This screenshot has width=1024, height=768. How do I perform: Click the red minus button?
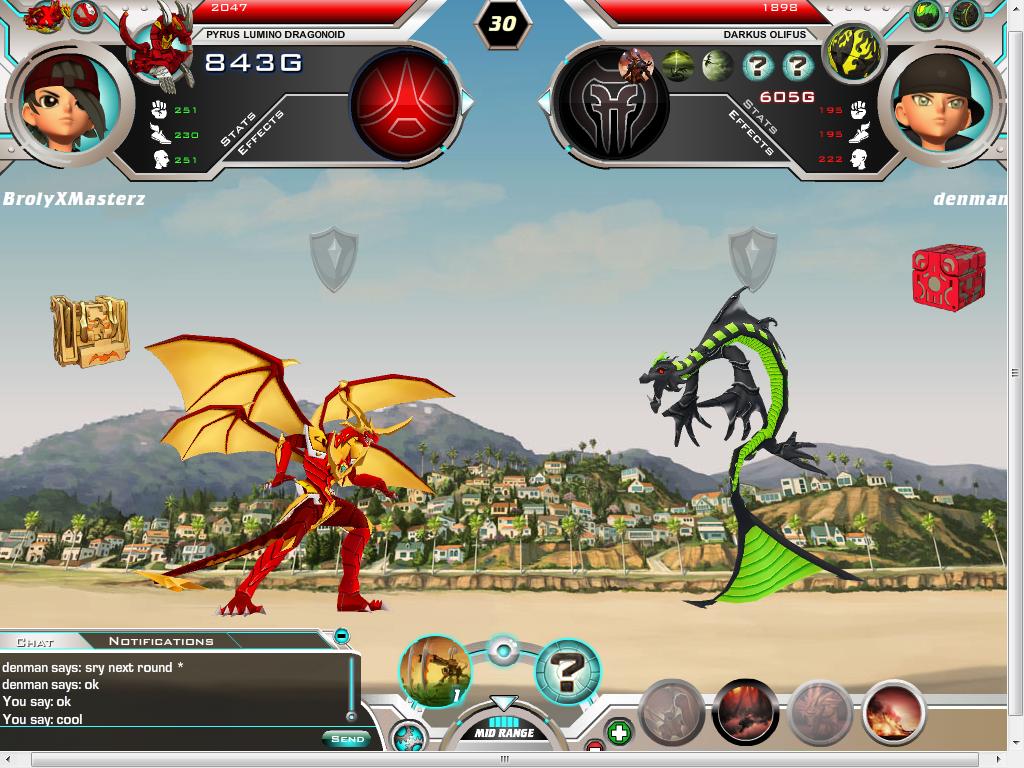pos(595,747)
